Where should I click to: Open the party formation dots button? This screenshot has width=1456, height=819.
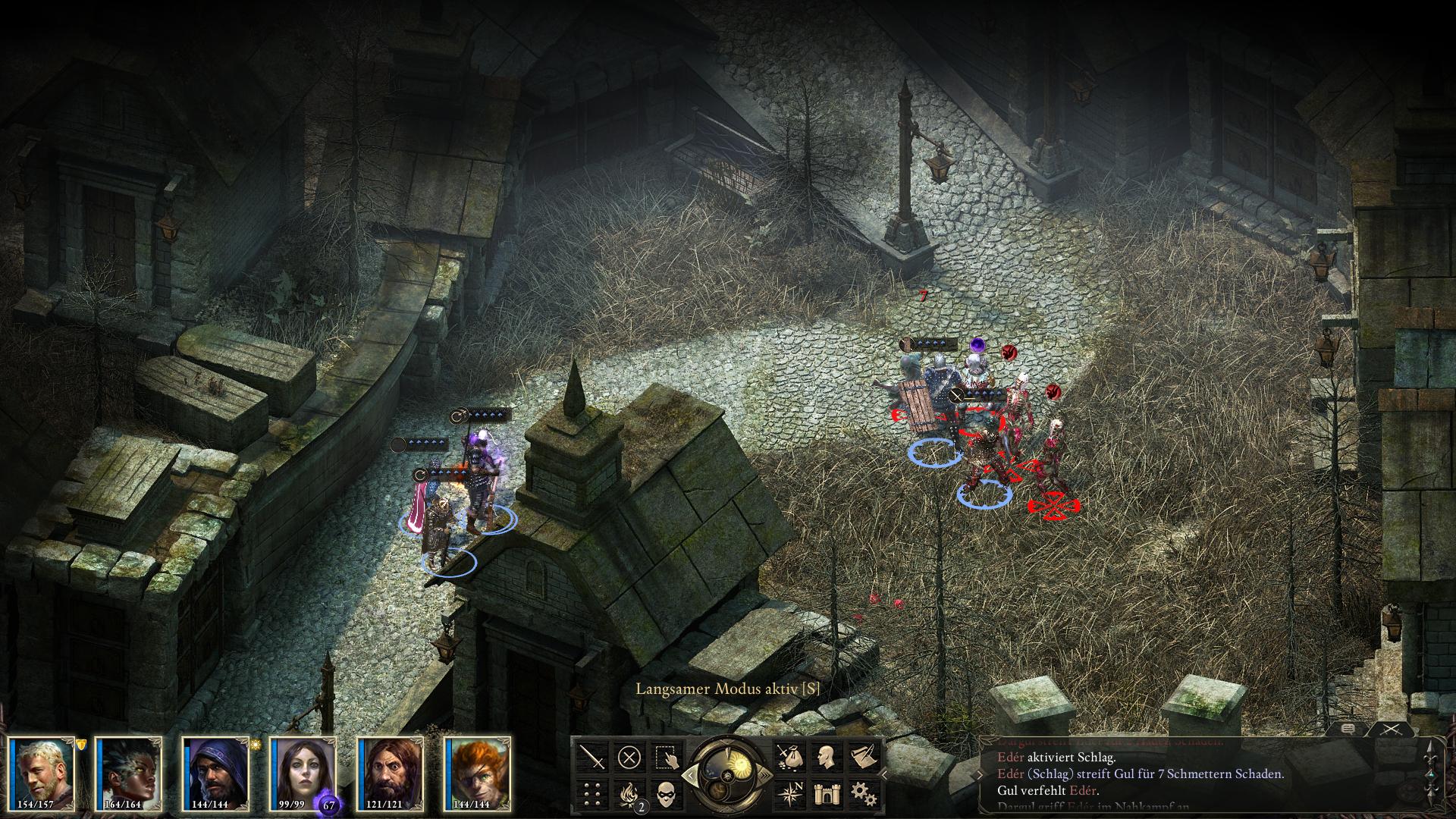[592, 793]
